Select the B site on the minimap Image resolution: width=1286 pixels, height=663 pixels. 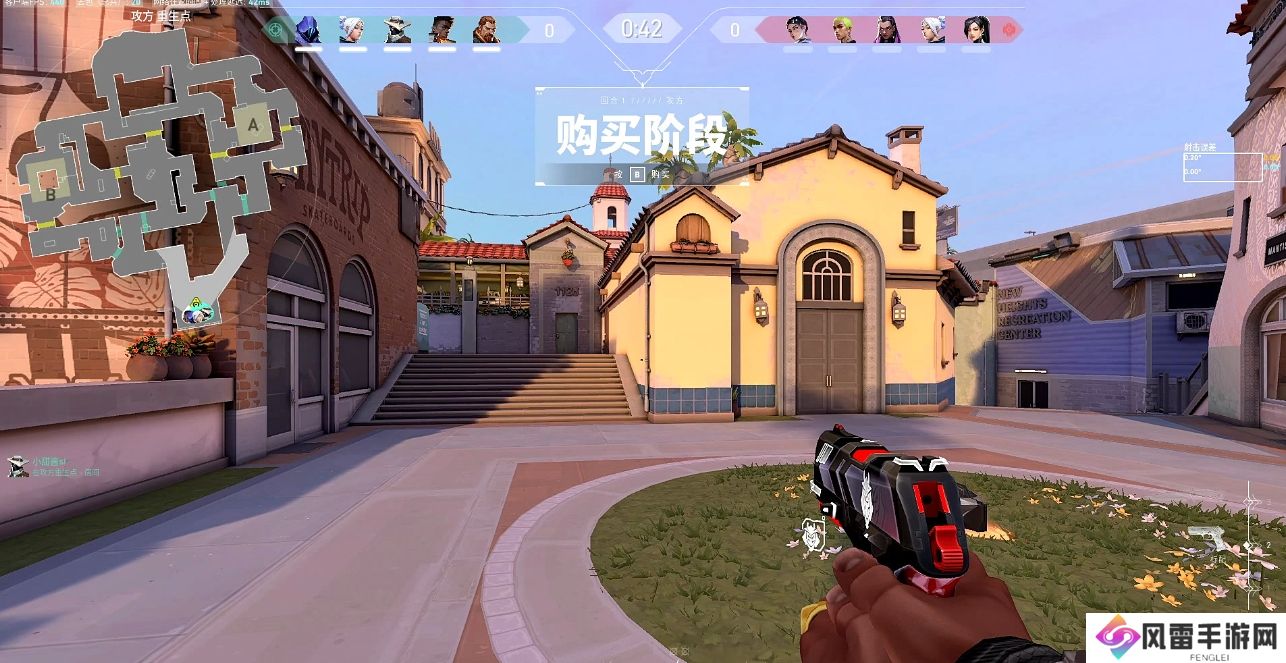pyautogui.click(x=51, y=194)
